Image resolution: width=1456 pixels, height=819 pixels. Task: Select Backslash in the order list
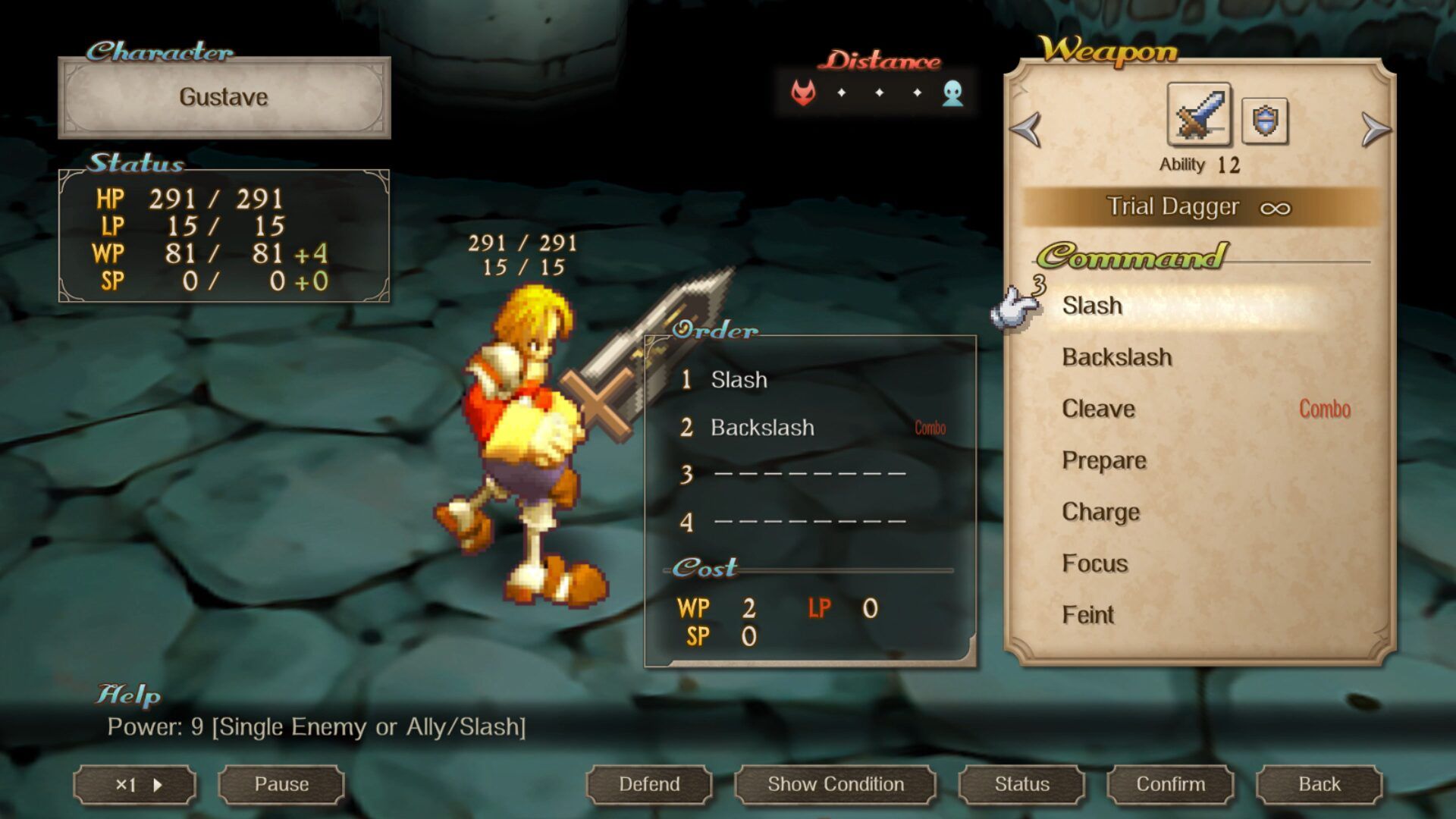762,428
